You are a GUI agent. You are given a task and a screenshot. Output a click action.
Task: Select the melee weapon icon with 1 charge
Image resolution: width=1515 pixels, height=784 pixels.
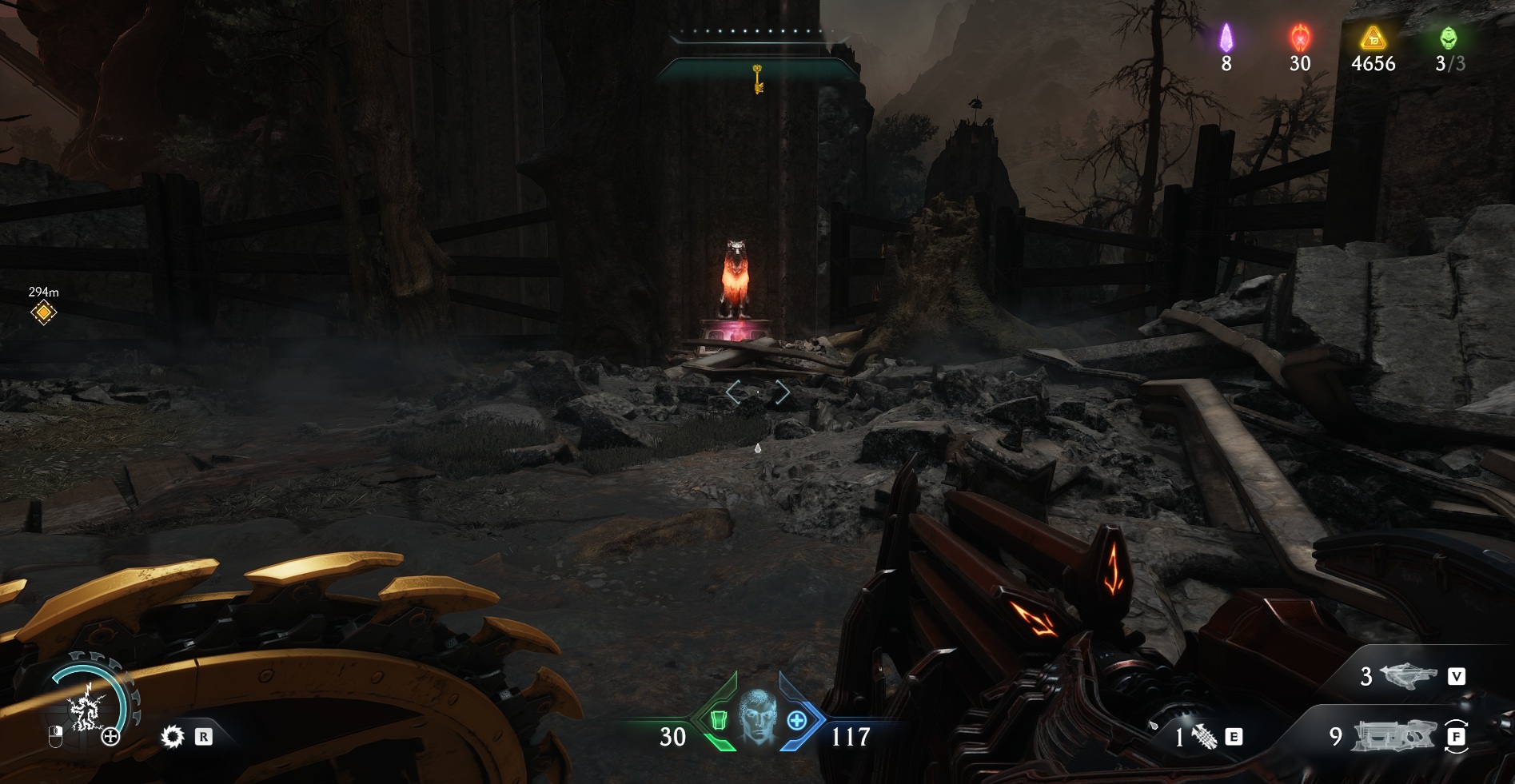click(x=1205, y=737)
